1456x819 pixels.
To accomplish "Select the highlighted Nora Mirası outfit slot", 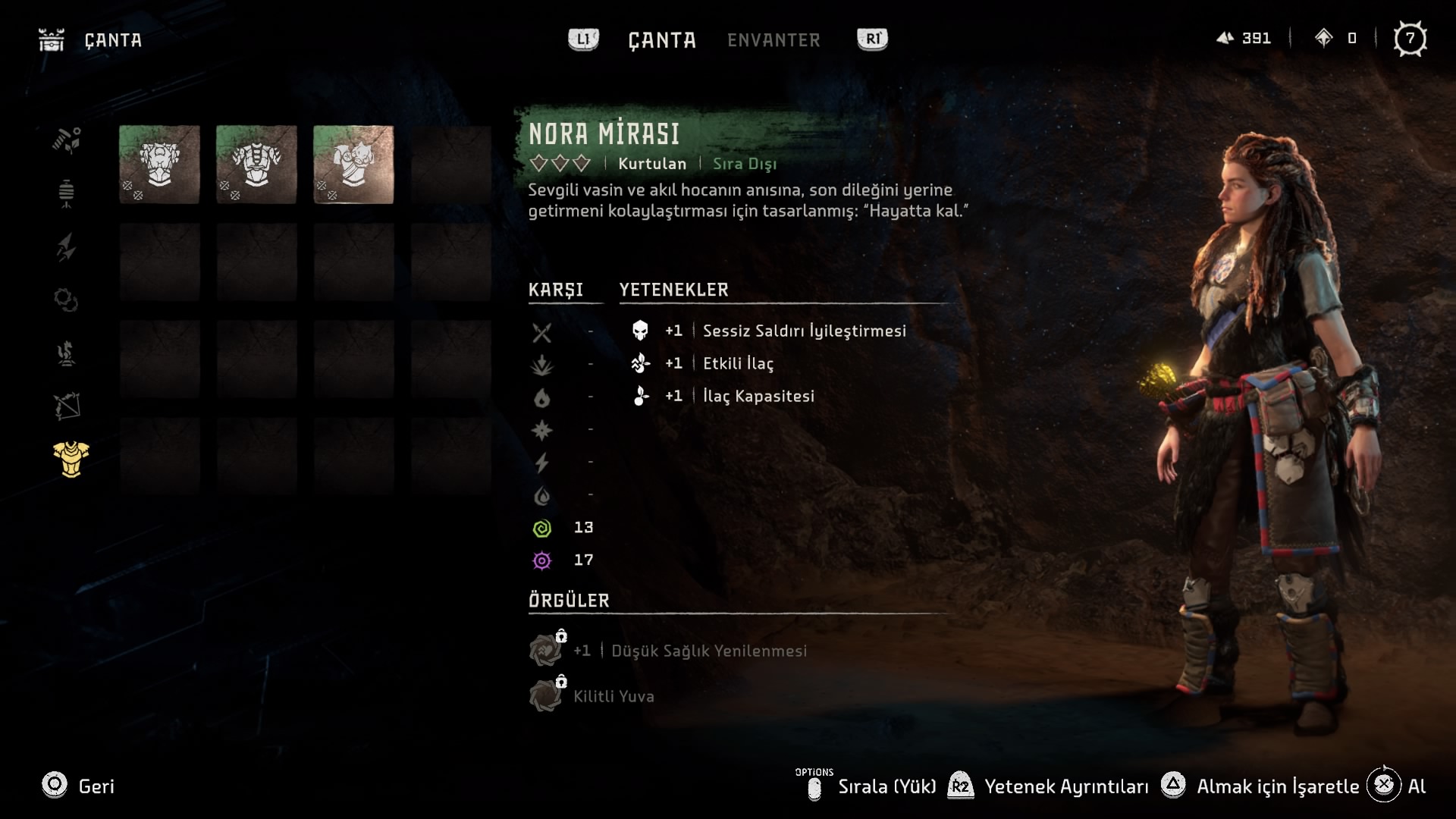I will (x=353, y=165).
